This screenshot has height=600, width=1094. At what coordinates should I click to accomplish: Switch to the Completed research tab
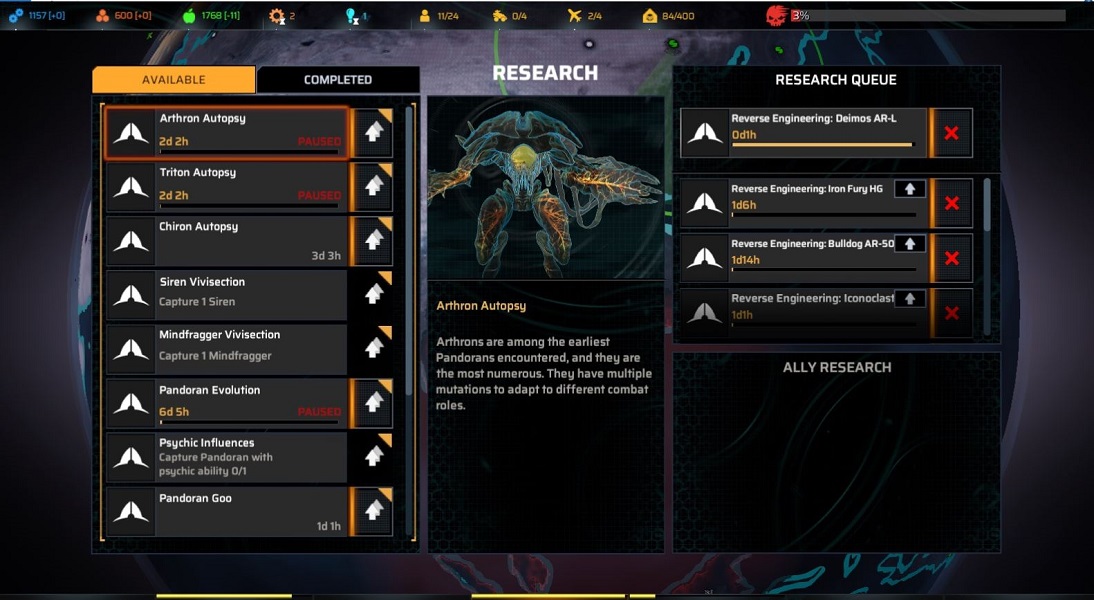tap(338, 80)
